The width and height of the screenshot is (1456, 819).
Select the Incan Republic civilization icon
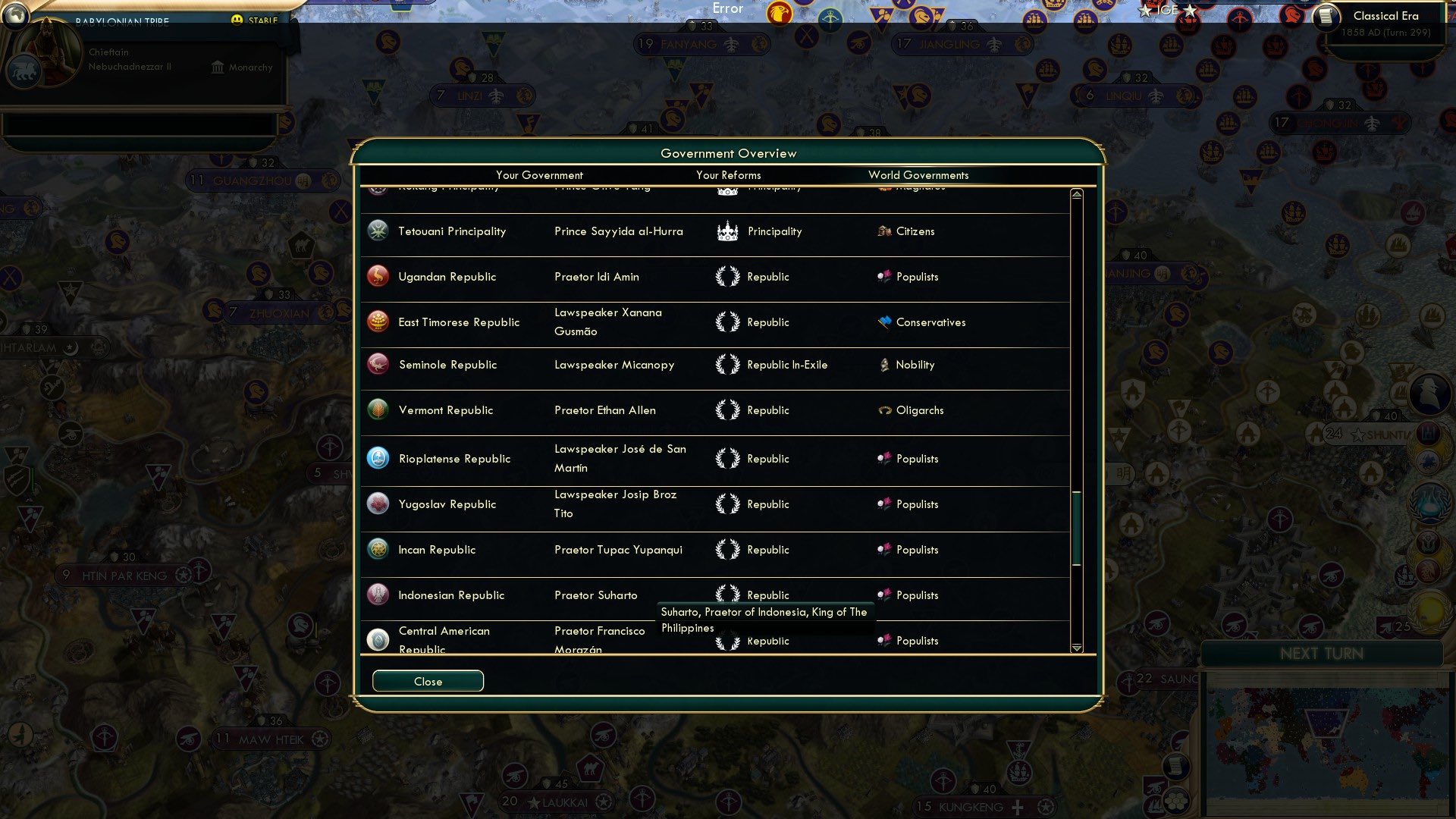(x=378, y=549)
